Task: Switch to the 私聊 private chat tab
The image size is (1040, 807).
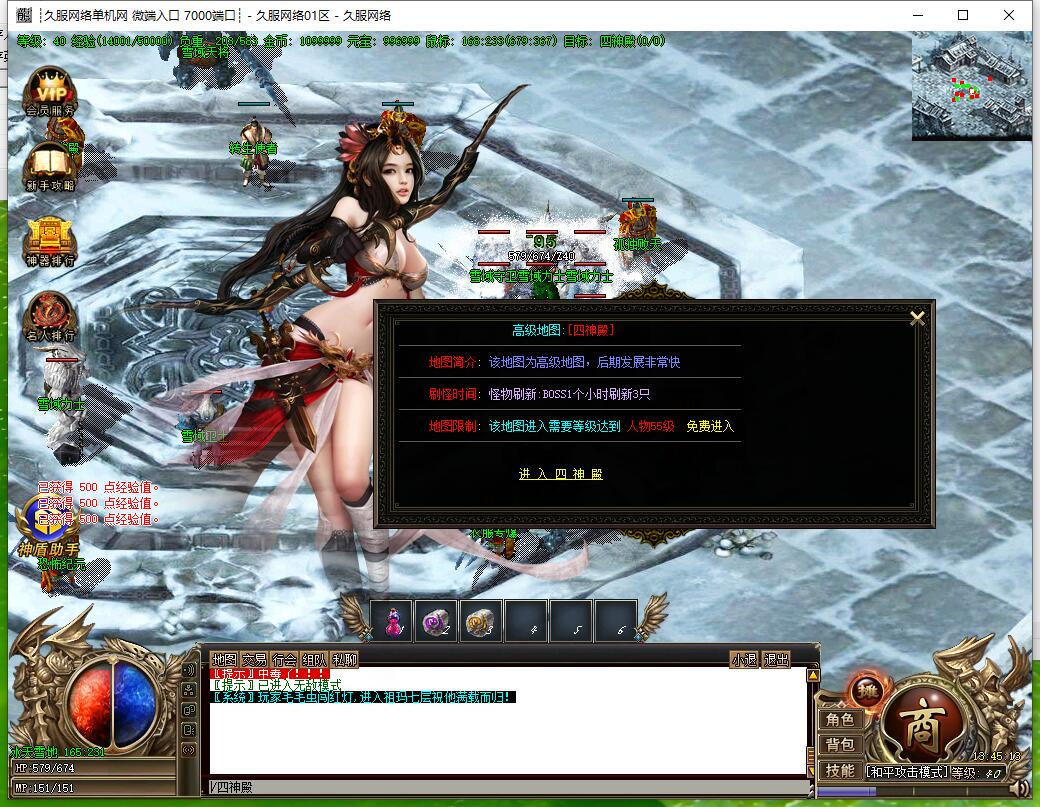Action: 344,660
